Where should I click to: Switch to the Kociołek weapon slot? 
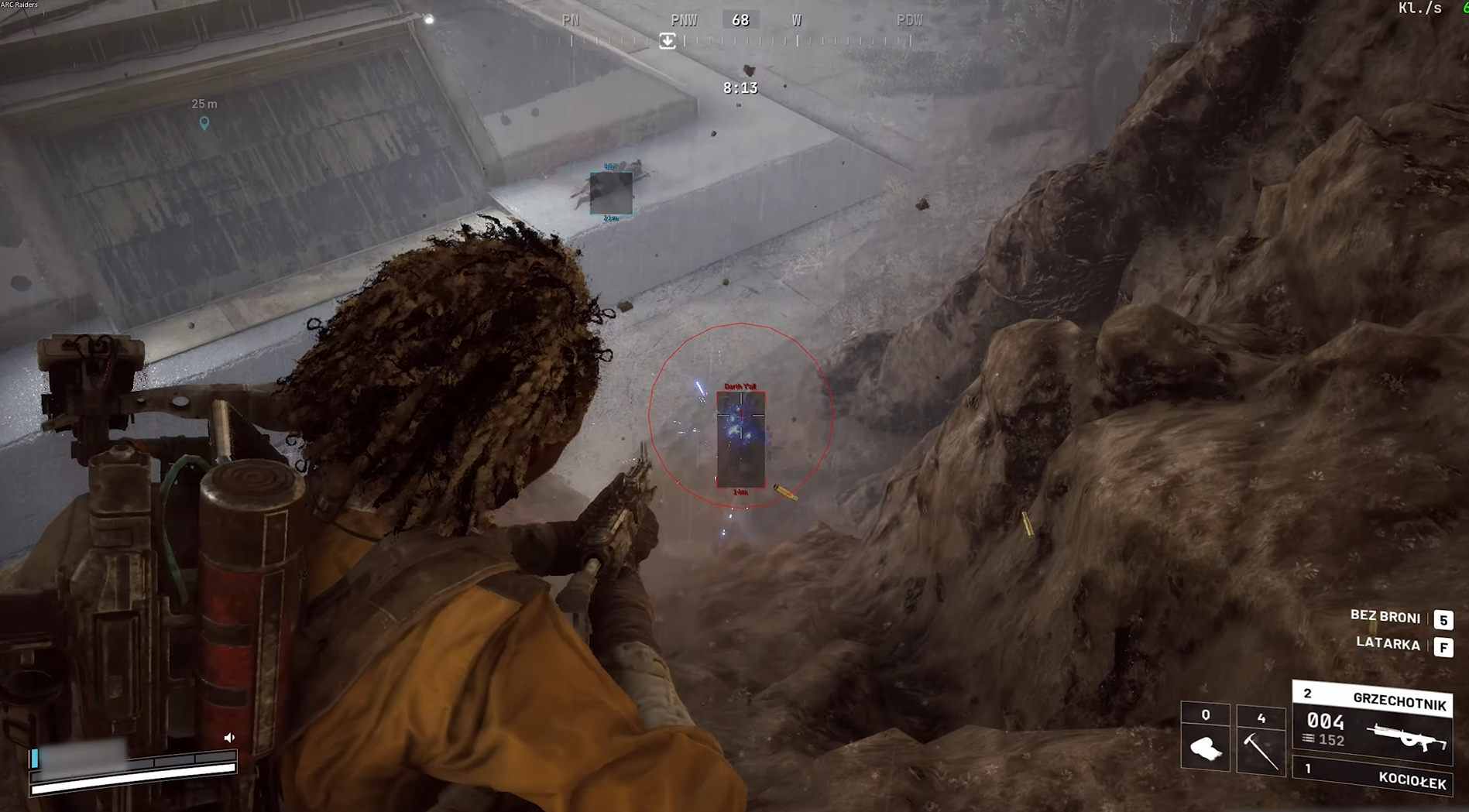pyautogui.click(x=1372, y=776)
